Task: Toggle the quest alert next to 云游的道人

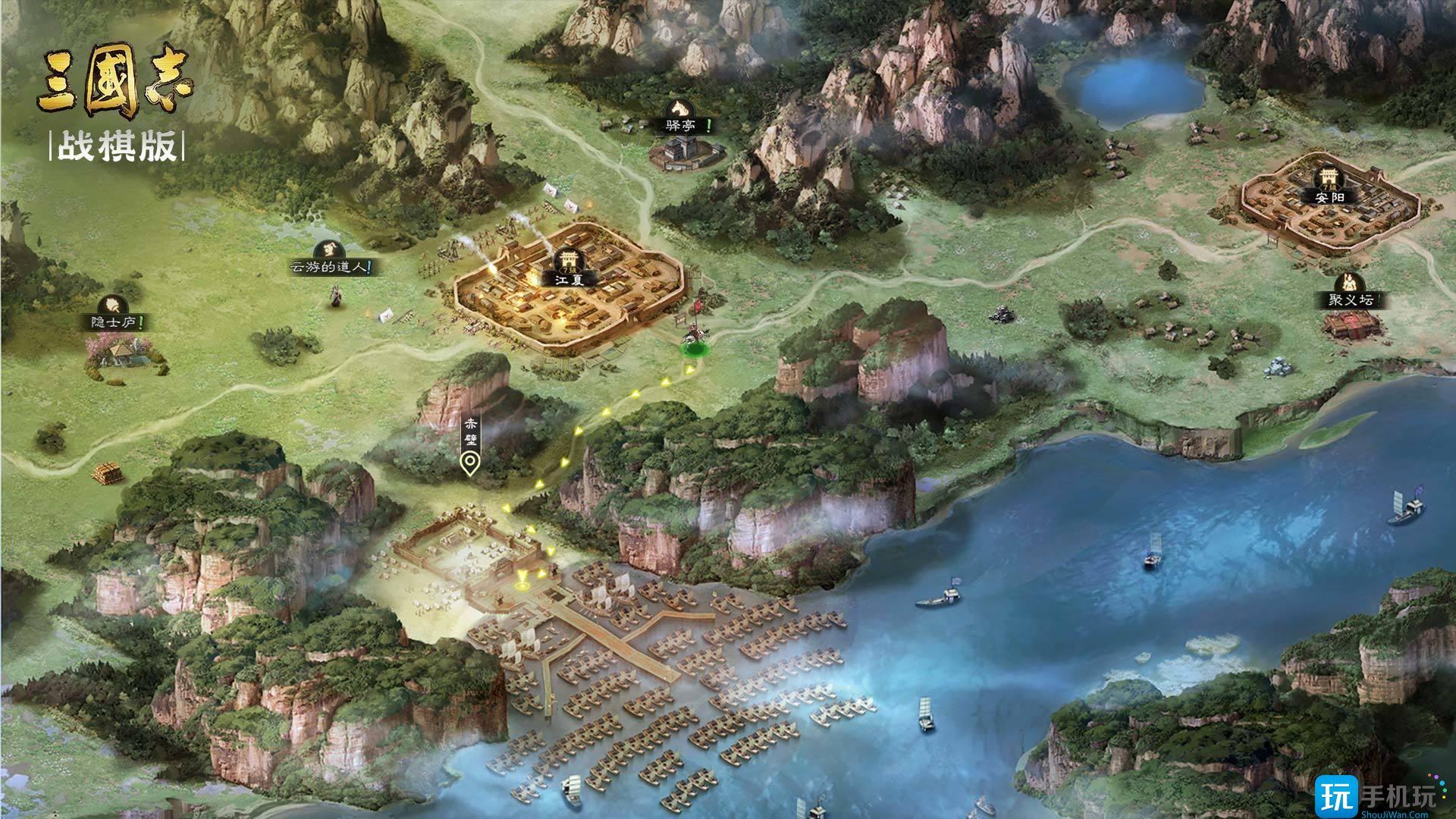Action: coord(369,267)
